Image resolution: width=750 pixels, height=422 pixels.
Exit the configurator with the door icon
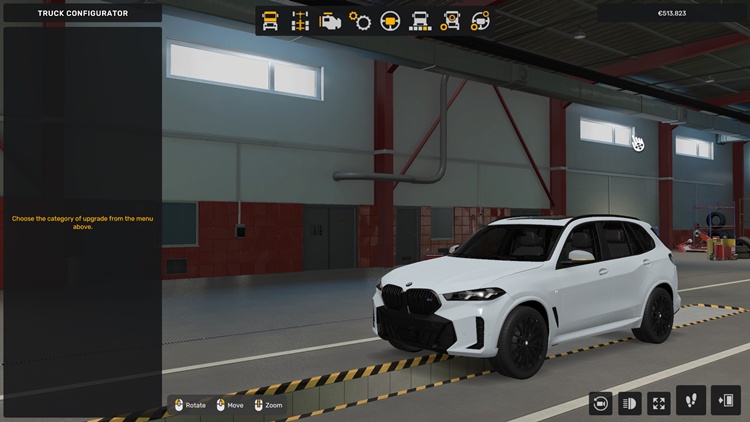[725, 400]
